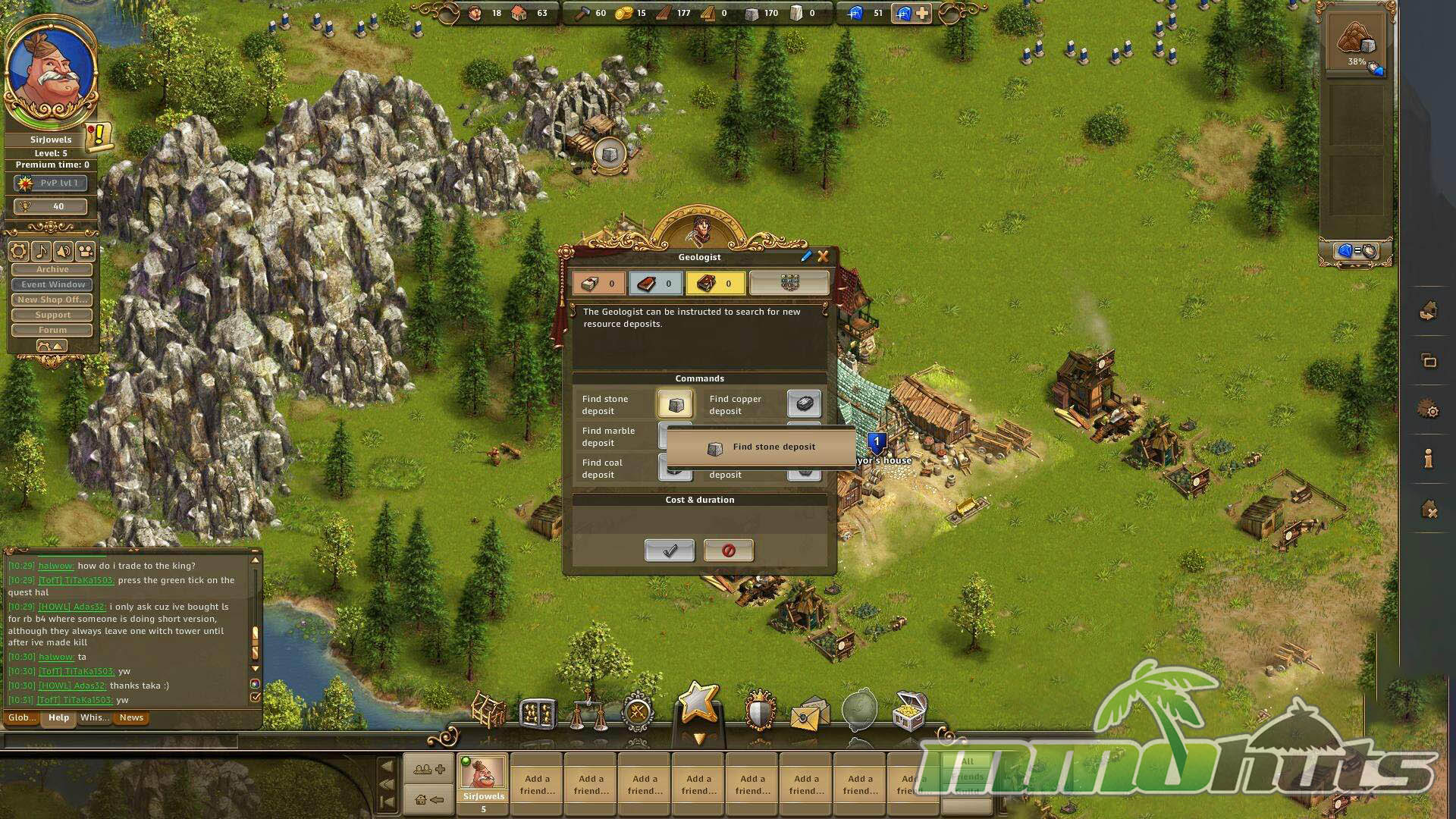Rename the Geologist with the pencil icon
1456x819 pixels.
click(x=806, y=257)
